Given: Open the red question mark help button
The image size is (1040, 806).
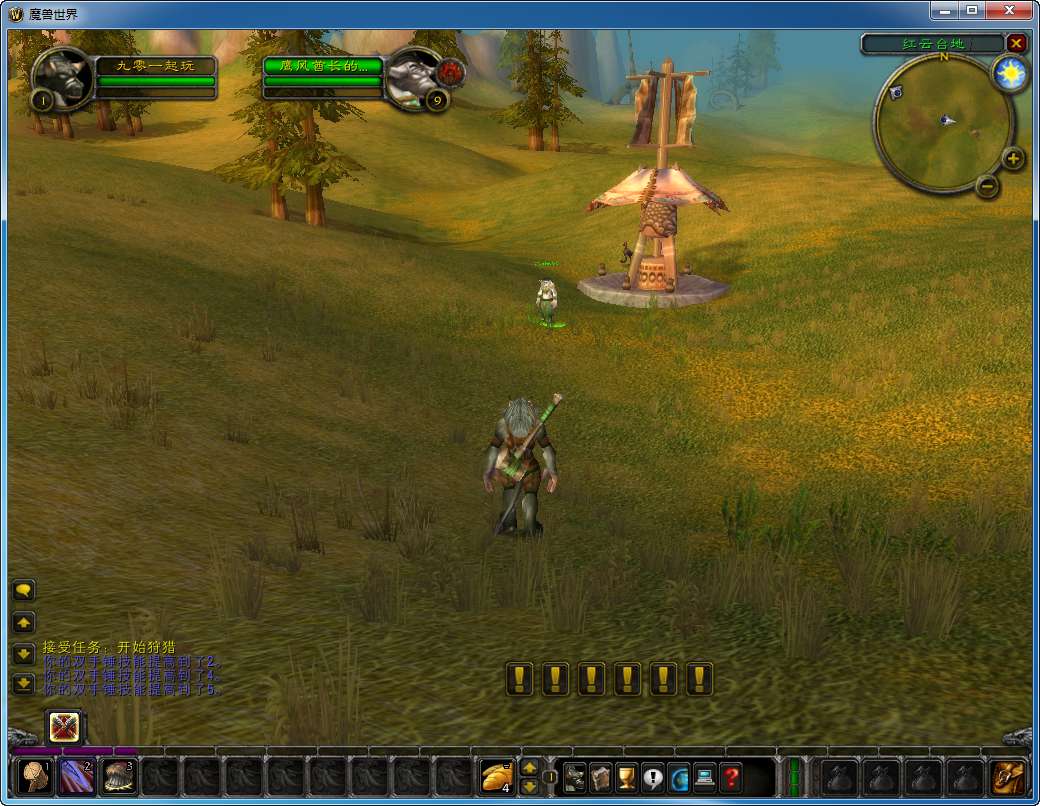Looking at the screenshot, I should click(731, 777).
